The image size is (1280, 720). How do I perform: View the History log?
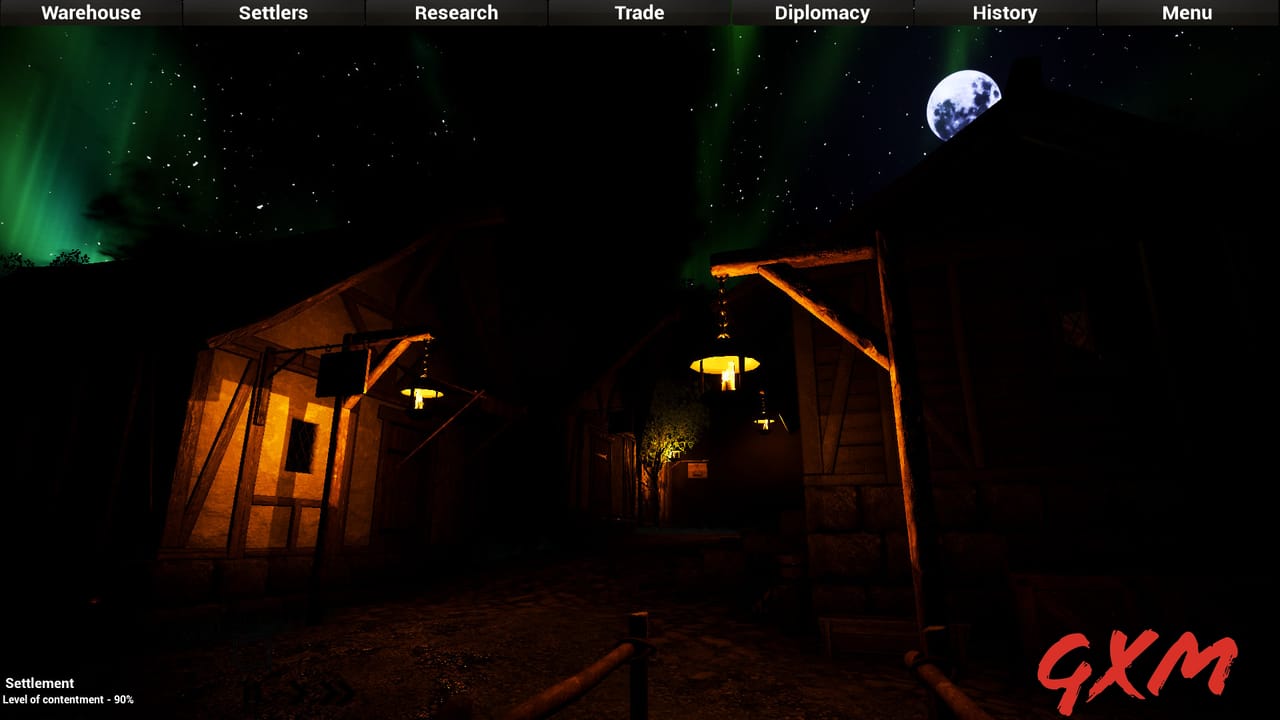click(1004, 13)
